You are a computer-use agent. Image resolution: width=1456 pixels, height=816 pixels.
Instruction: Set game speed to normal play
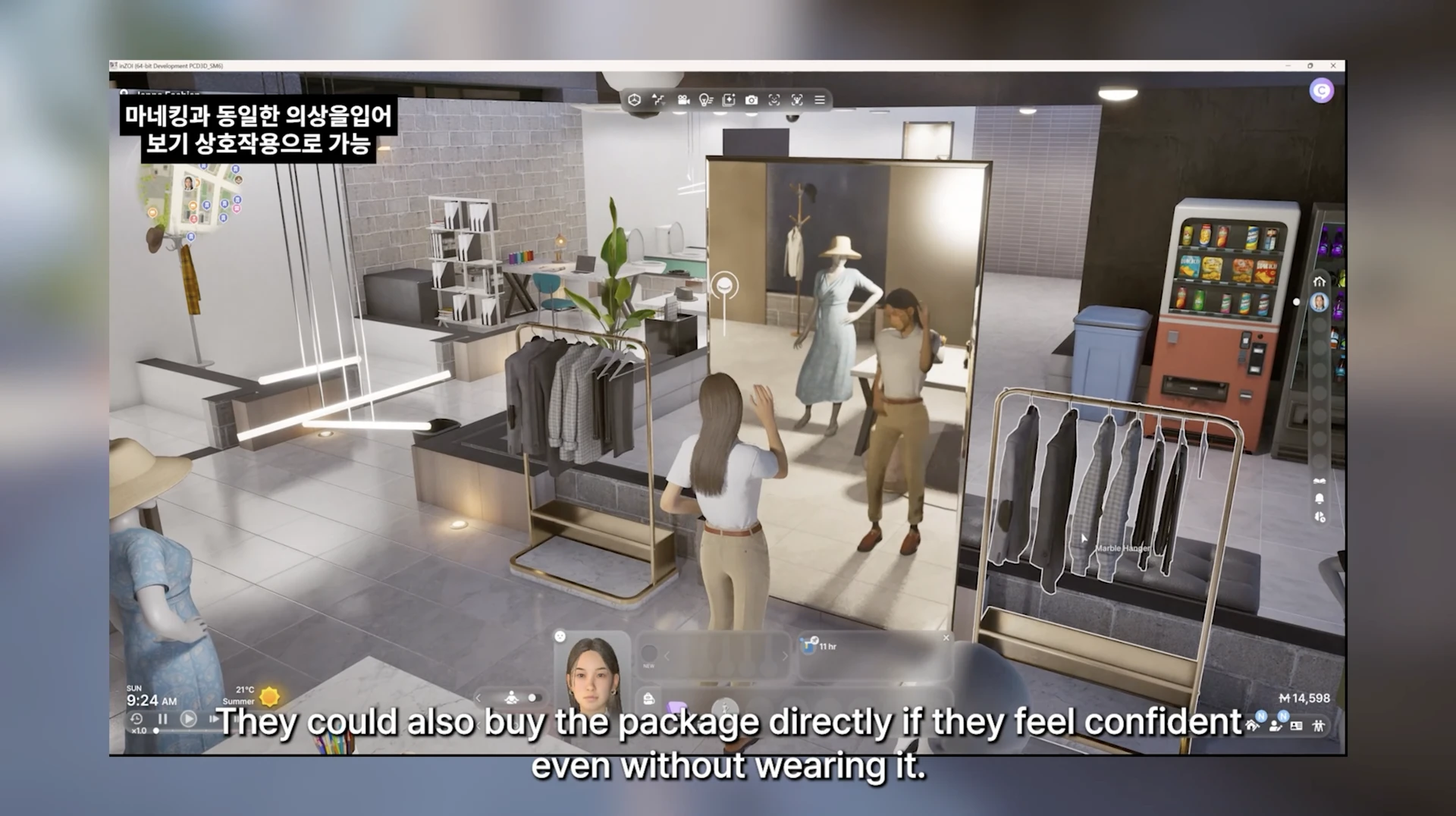(189, 718)
